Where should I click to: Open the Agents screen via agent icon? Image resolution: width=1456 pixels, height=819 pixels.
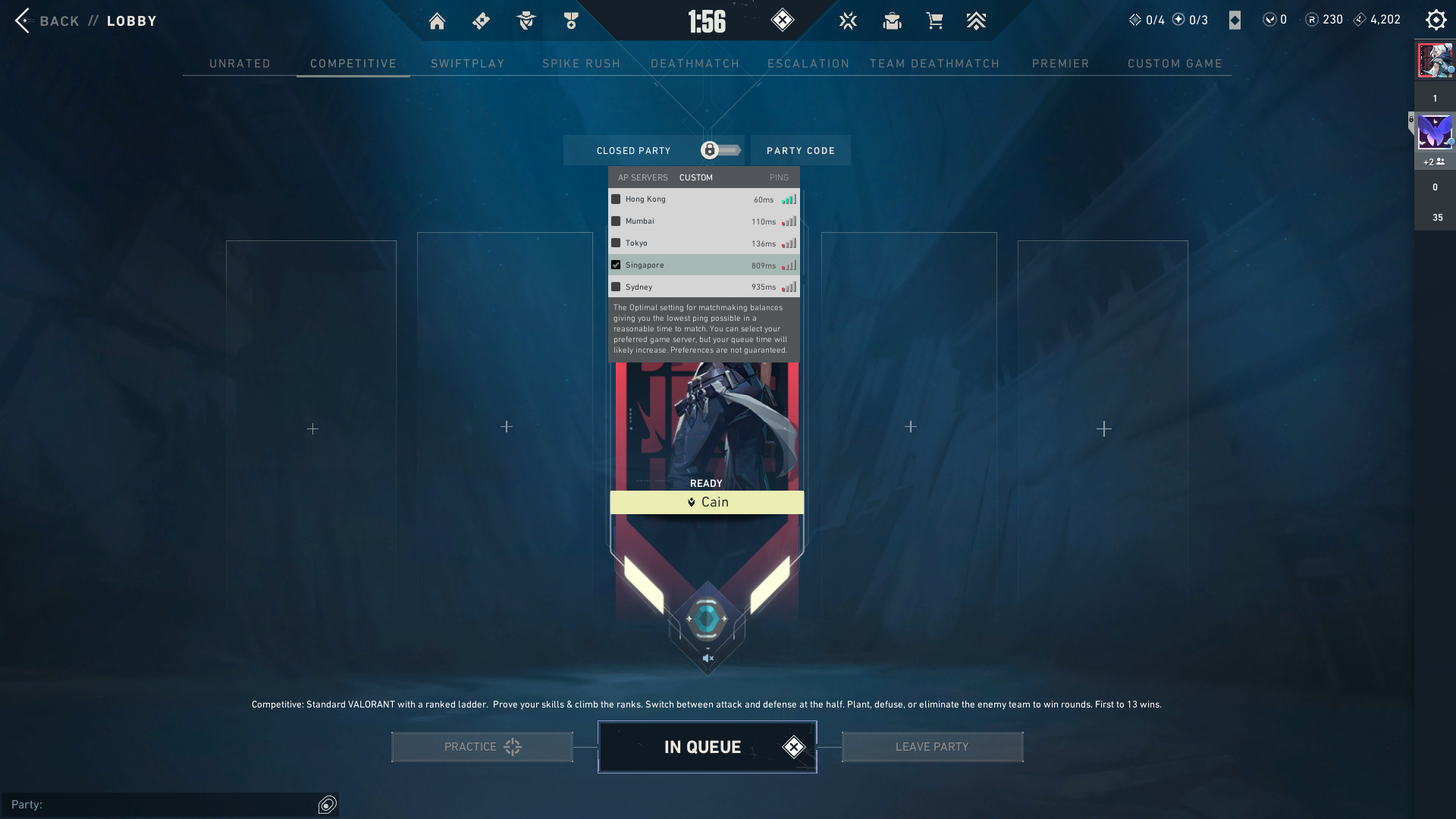point(524,20)
